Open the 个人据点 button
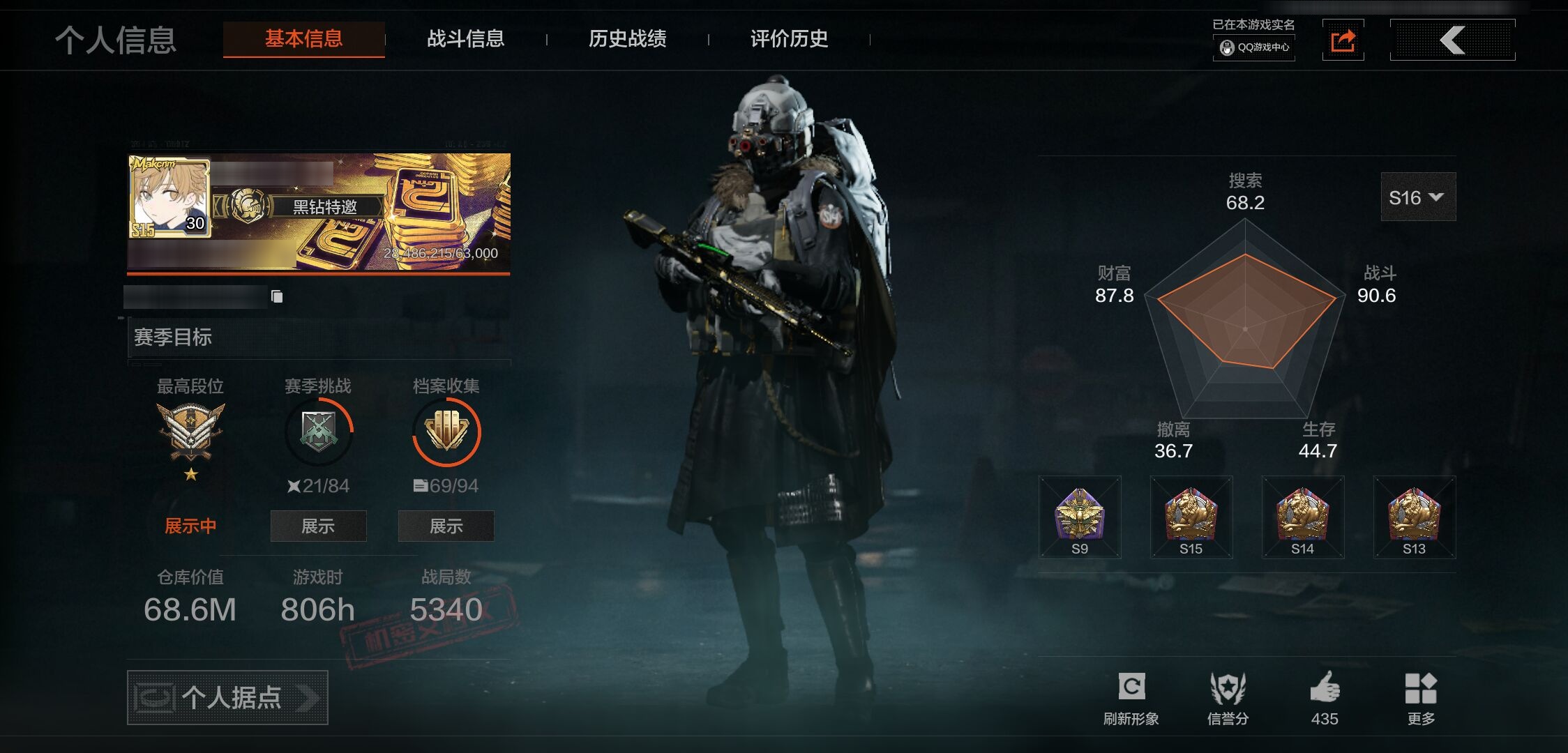Screen dimensions: 1568x753 point(227,697)
